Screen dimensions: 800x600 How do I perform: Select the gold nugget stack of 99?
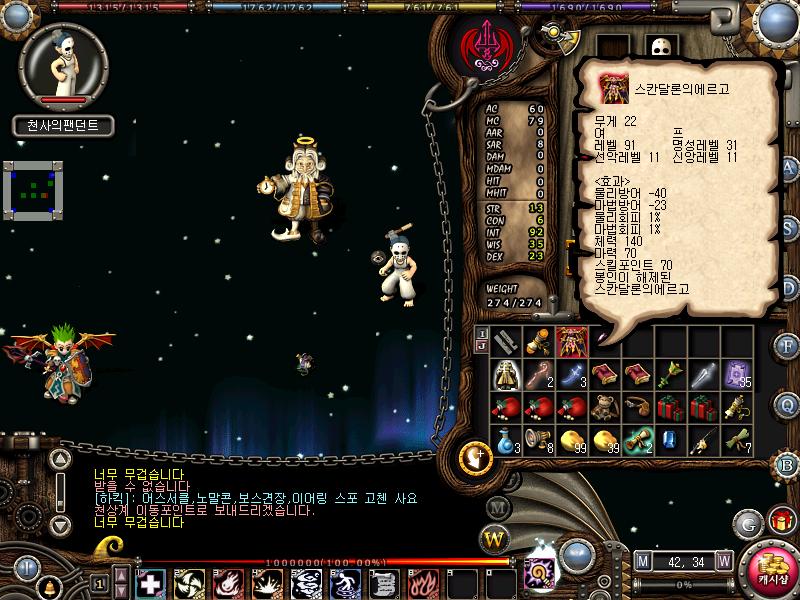[x=573, y=440]
